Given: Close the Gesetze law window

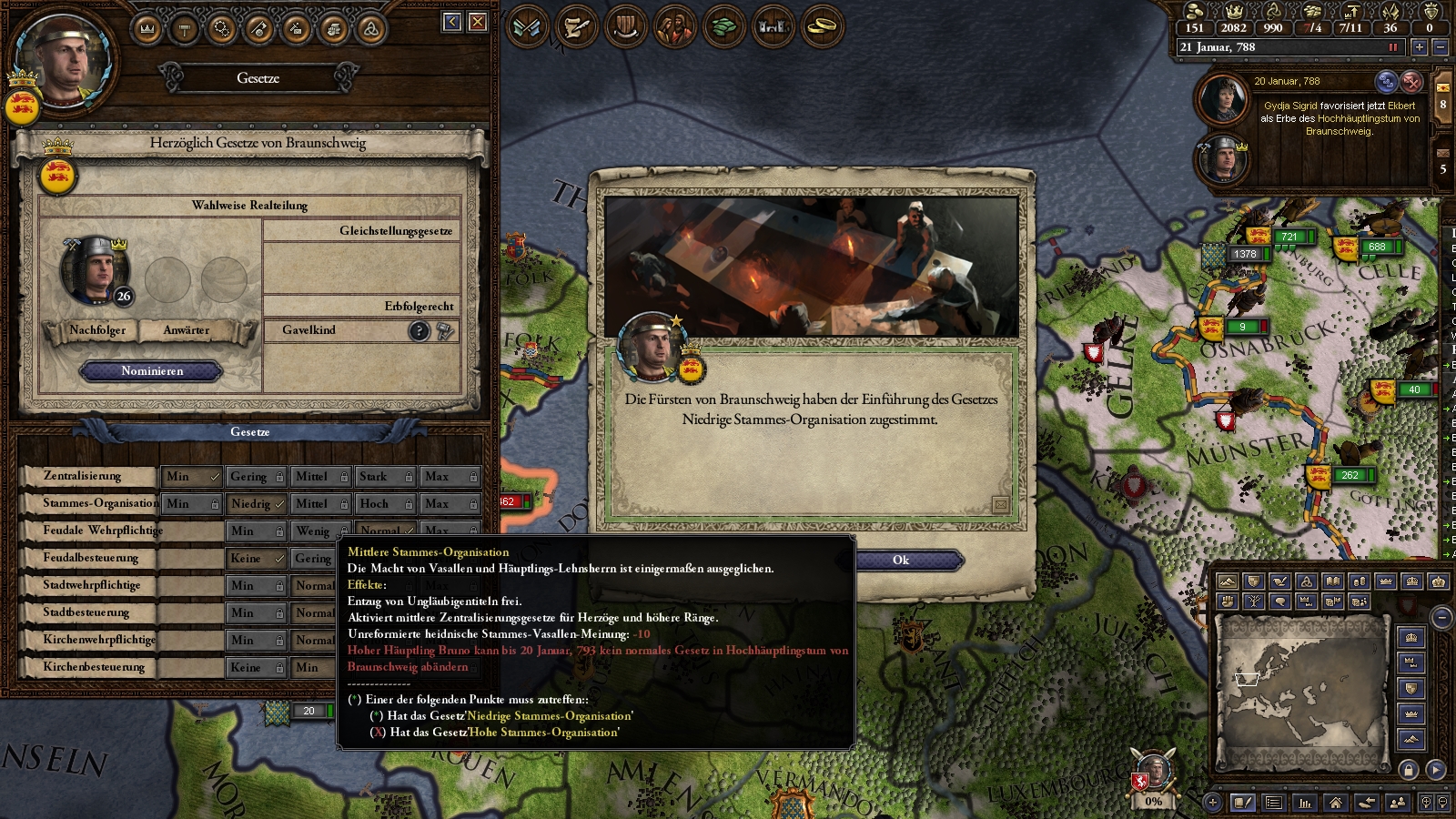Looking at the screenshot, I should point(478,22).
